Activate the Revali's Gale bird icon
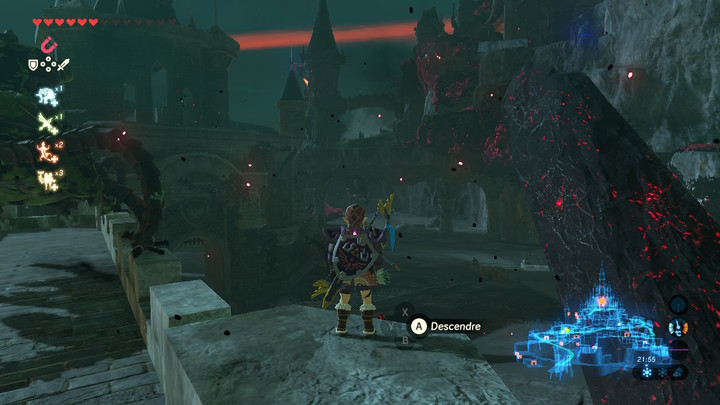The width and height of the screenshot is (720, 405). pos(46,122)
